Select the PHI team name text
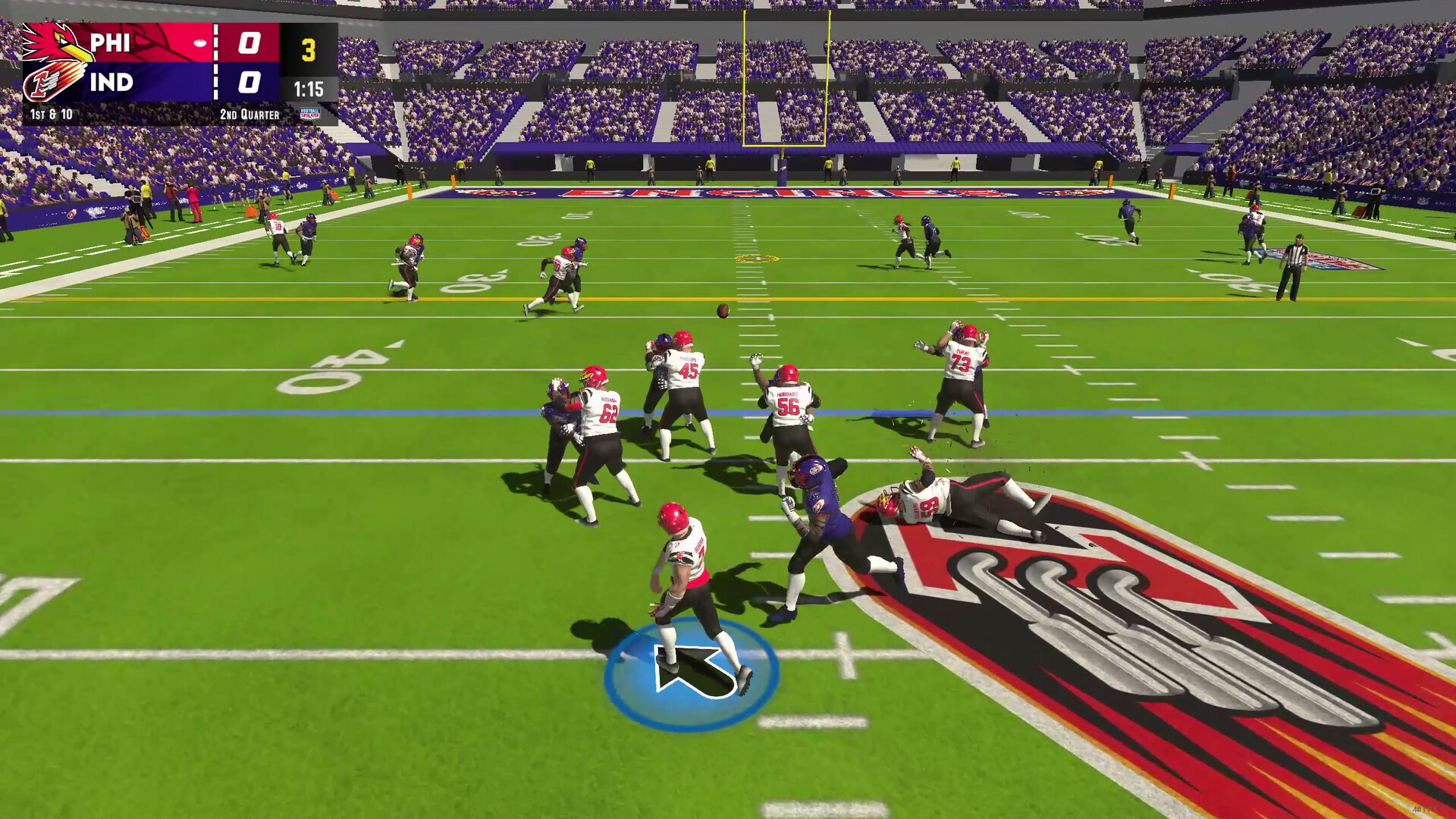 coord(111,43)
